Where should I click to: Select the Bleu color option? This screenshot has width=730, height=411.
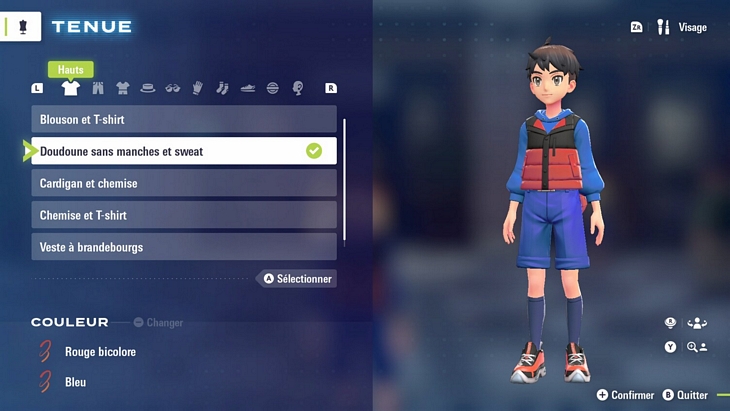(x=75, y=382)
